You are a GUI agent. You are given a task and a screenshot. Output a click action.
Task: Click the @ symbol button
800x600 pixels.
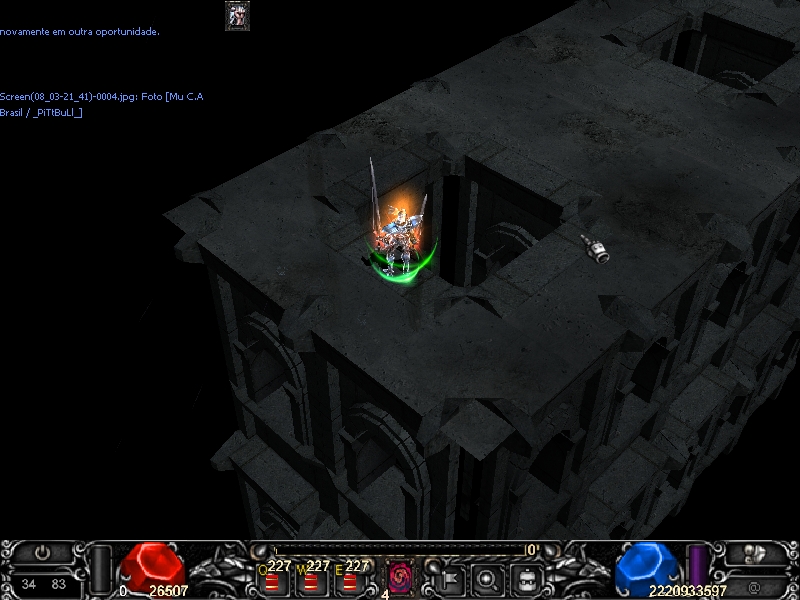(x=757, y=584)
